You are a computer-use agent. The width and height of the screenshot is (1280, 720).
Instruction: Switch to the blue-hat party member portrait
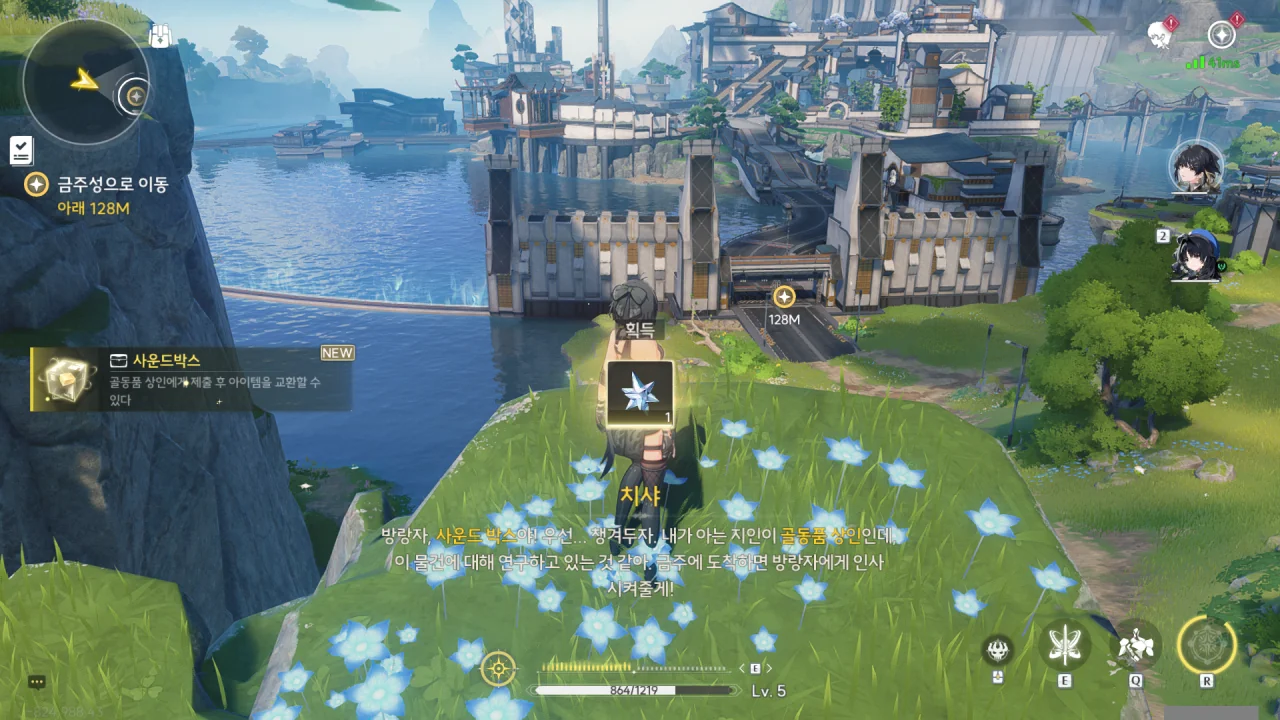click(x=1197, y=255)
